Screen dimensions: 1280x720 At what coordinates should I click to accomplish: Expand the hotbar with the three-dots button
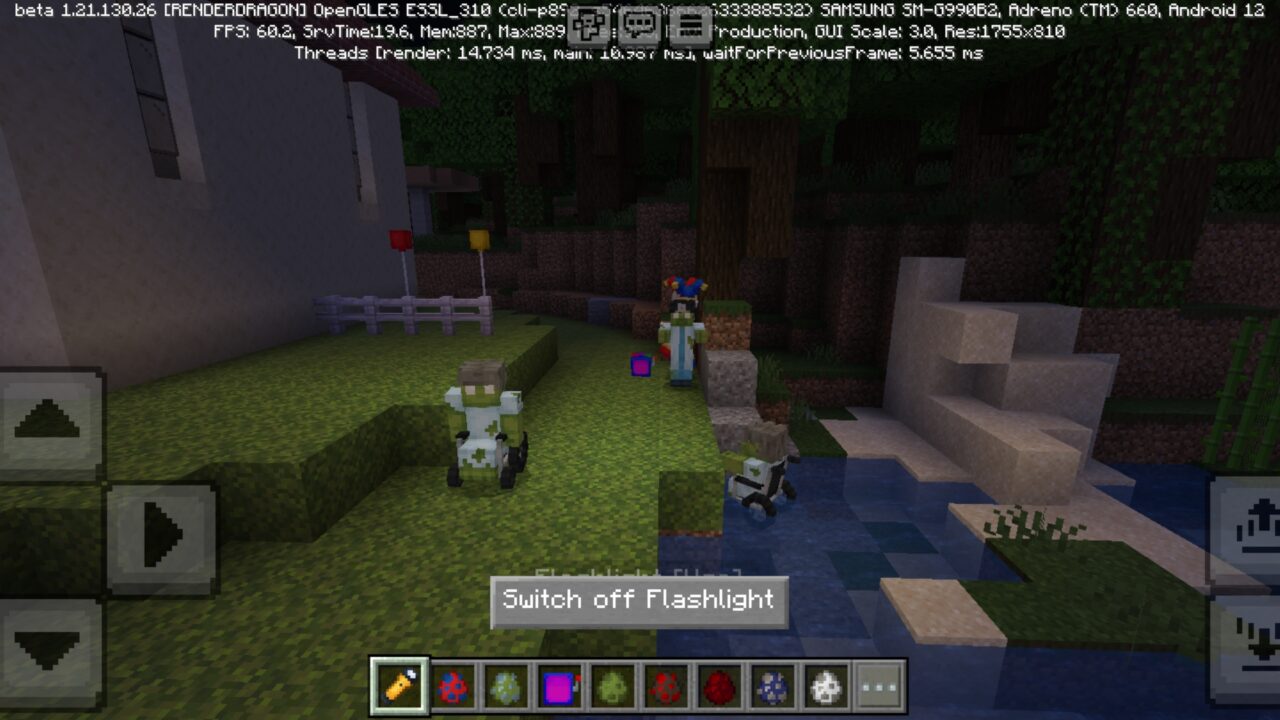point(876,686)
